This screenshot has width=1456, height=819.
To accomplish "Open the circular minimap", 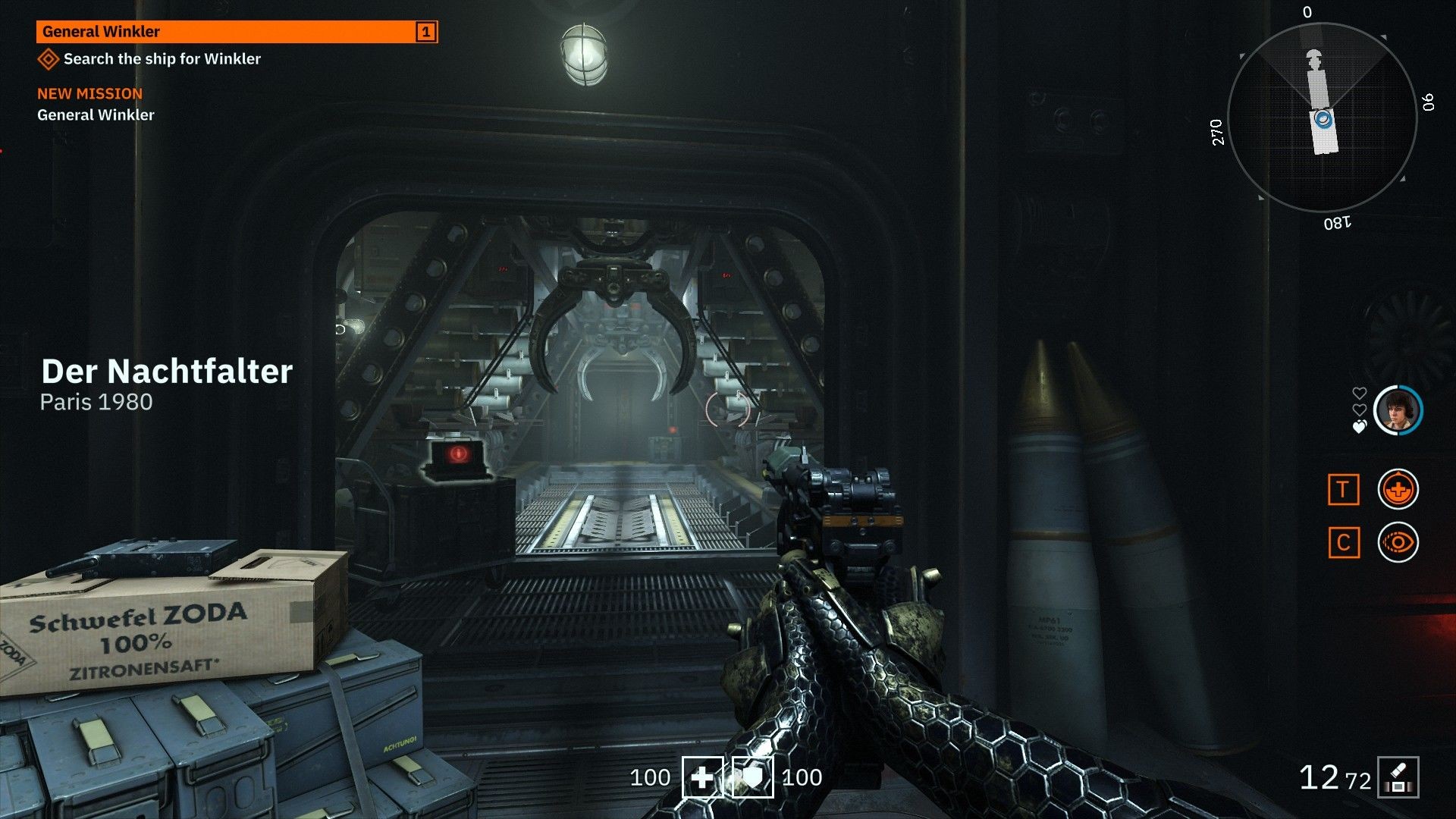I will (1322, 117).
